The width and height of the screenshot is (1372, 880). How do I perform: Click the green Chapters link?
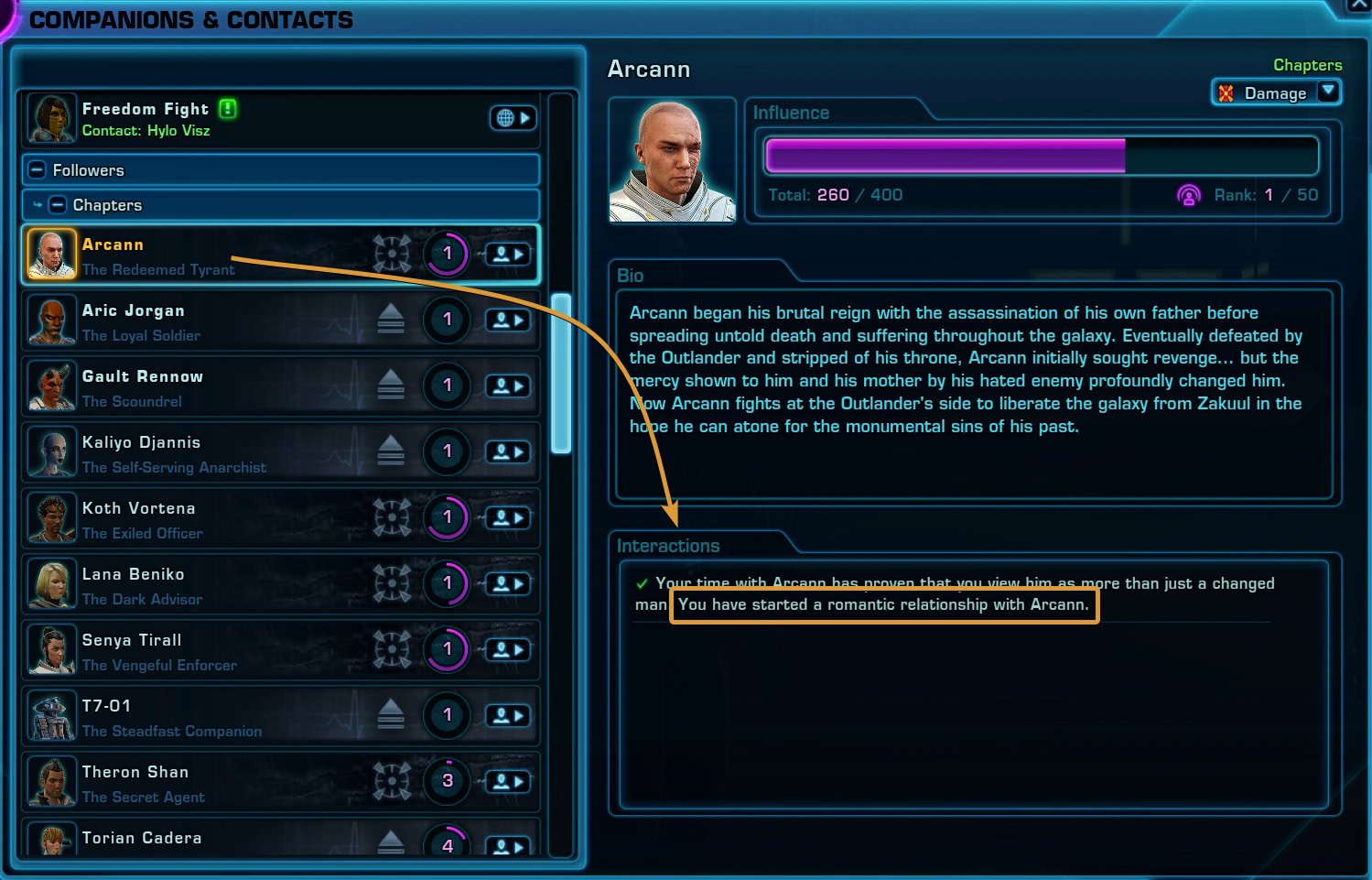1307,64
